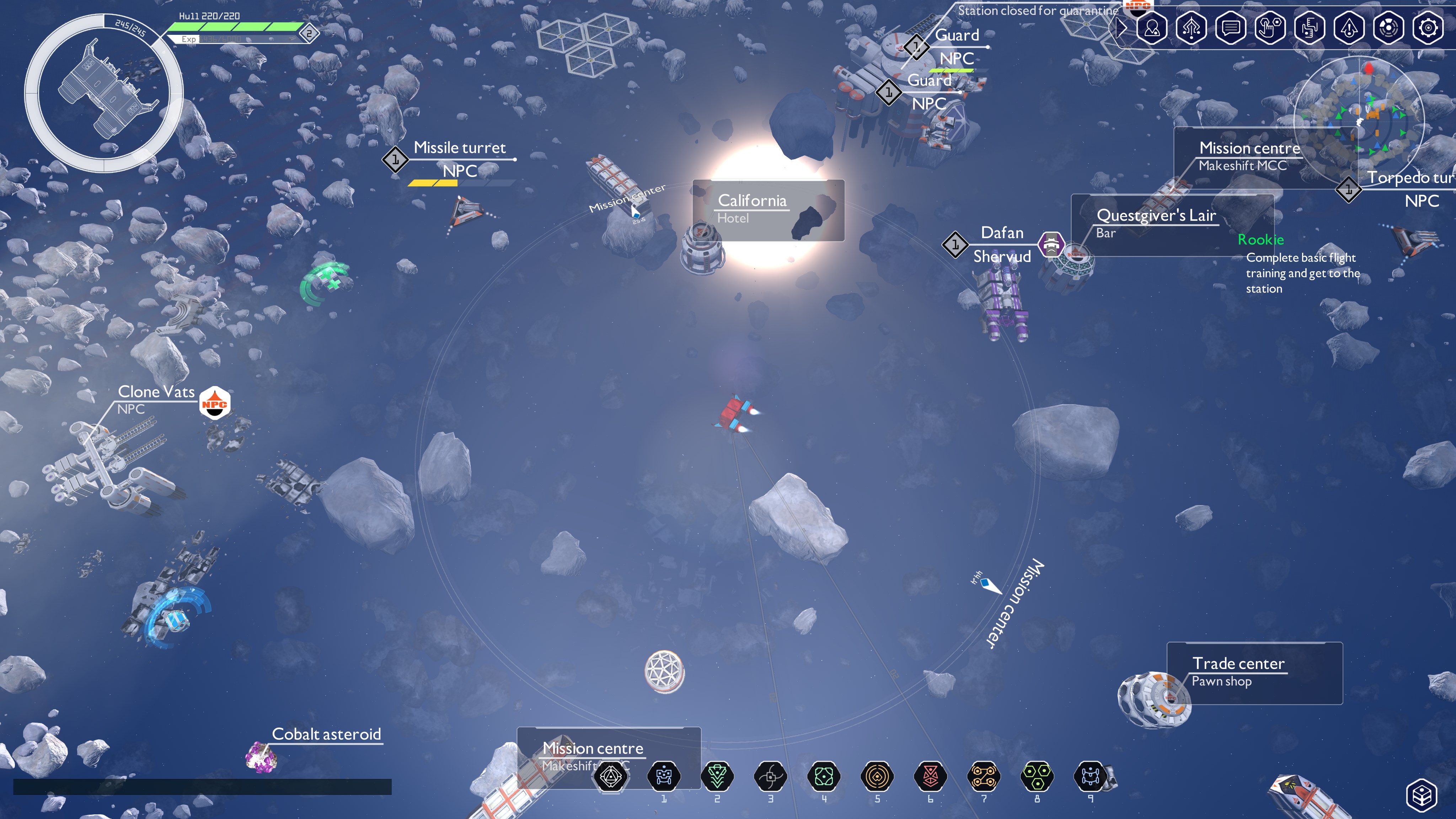Screen dimensions: 1456x819
Task: Open the branching skill tree icon
Action: 1191,28
